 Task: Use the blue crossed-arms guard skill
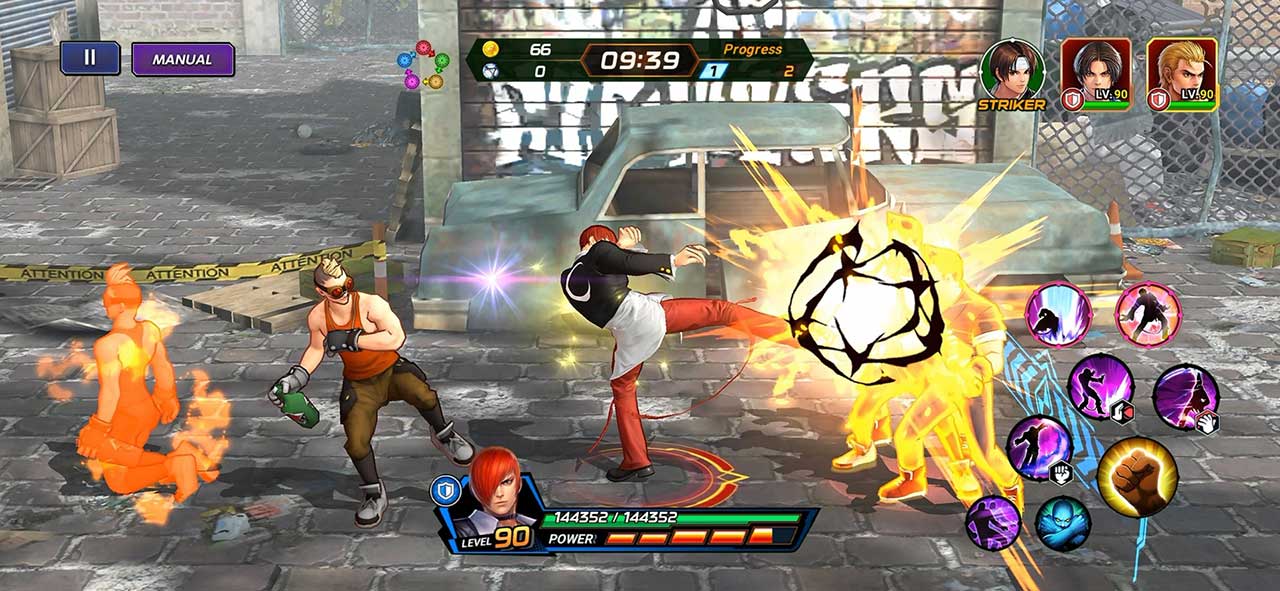coord(1062,523)
